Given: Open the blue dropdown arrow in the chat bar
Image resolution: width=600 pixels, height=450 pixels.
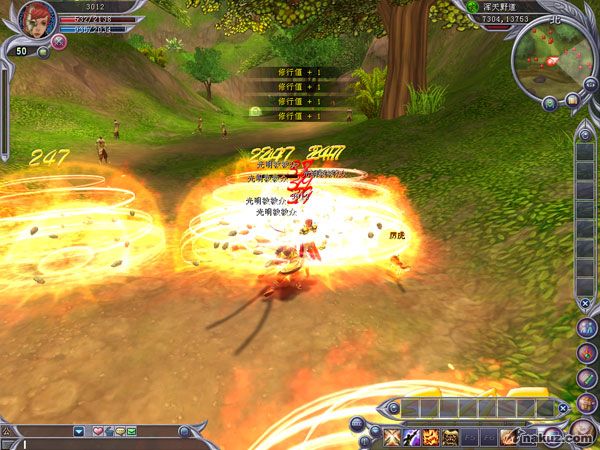Looking at the screenshot, I should pyautogui.click(x=79, y=431).
